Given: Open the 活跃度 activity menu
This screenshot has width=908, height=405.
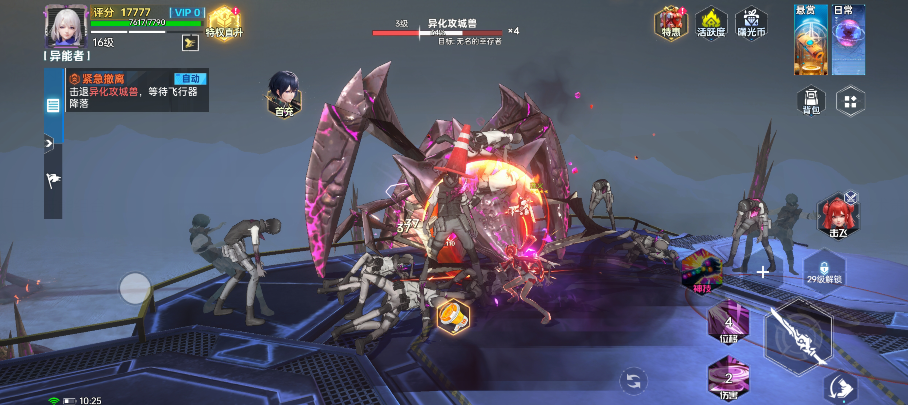Looking at the screenshot, I should [x=711, y=23].
